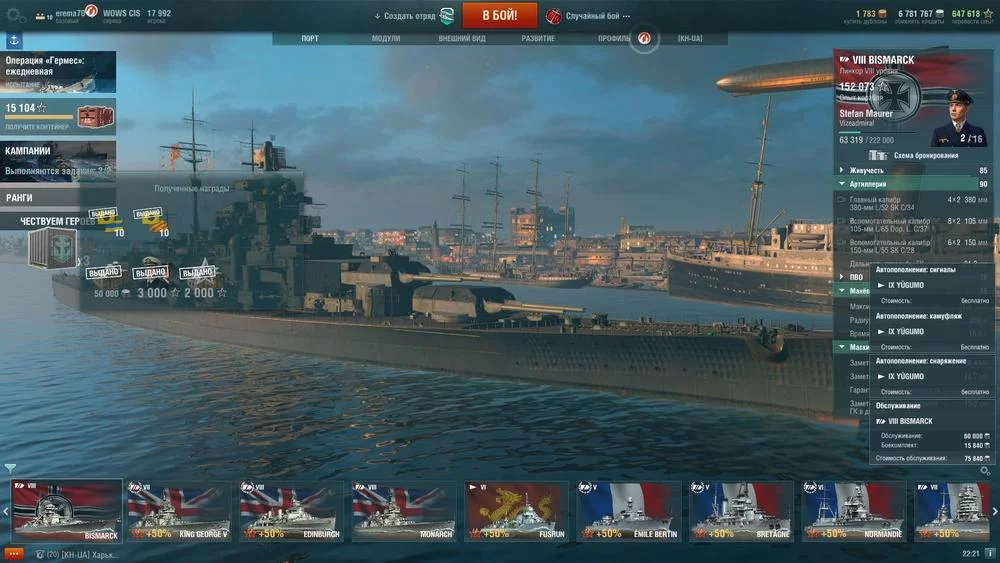Choose the Edinburgh ship card

click(291, 511)
